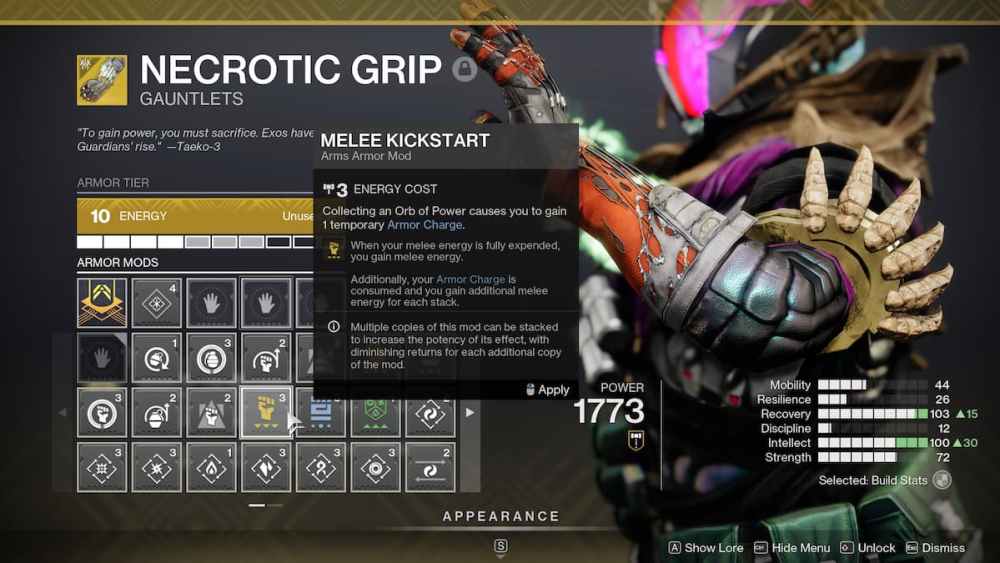Image resolution: width=1000 pixels, height=563 pixels.
Task: Pick the grenade-in-circle mod costing 3
Action: pyautogui.click(x=212, y=357)
